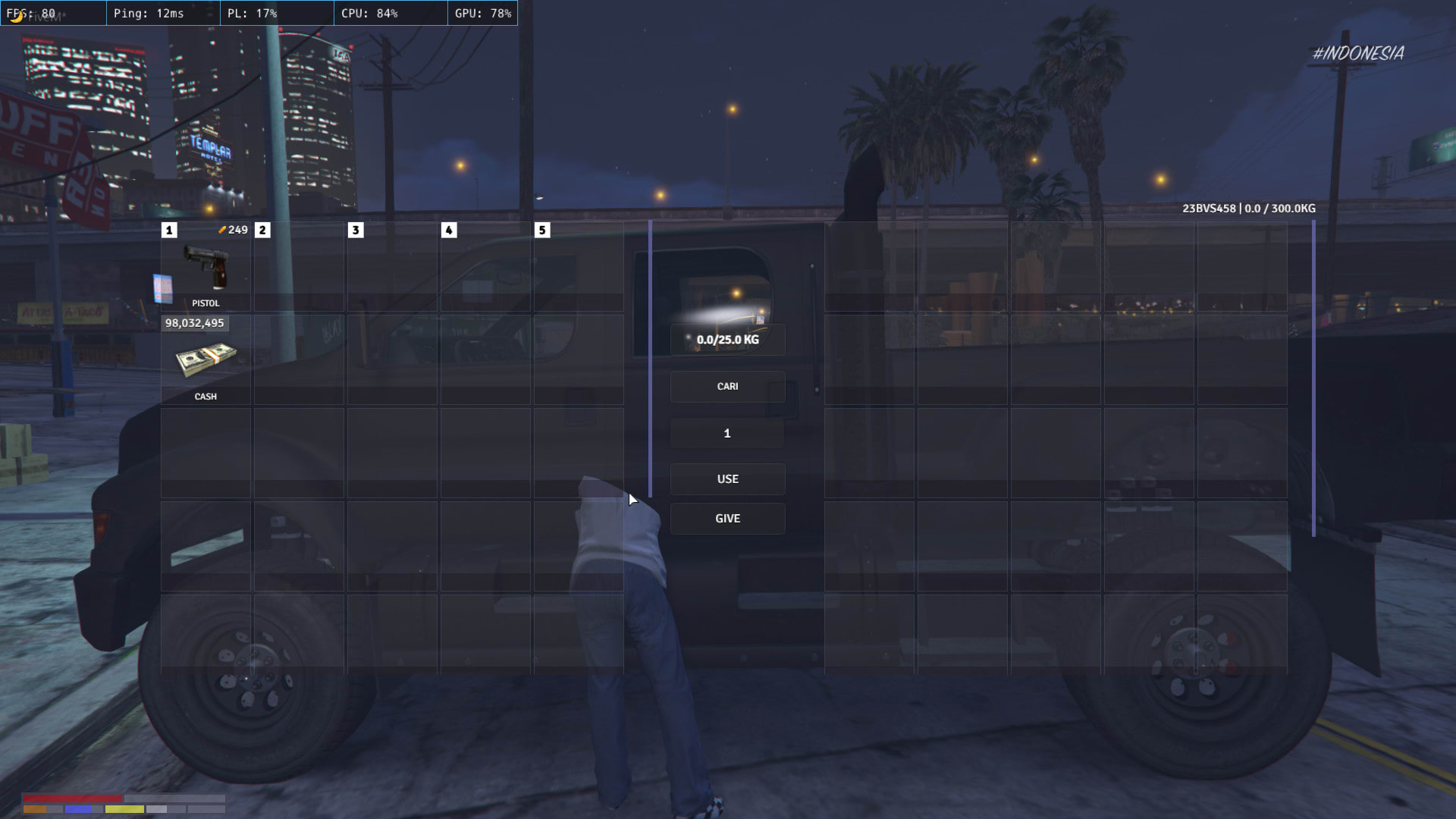Click the ammo count indicator above the pistol
This screenshot has width=1456, height=819.
coord(234,229)
